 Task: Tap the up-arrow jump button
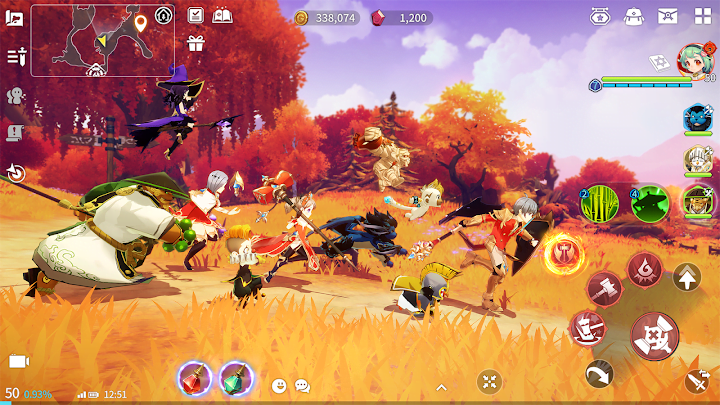(x=687, y=276)
